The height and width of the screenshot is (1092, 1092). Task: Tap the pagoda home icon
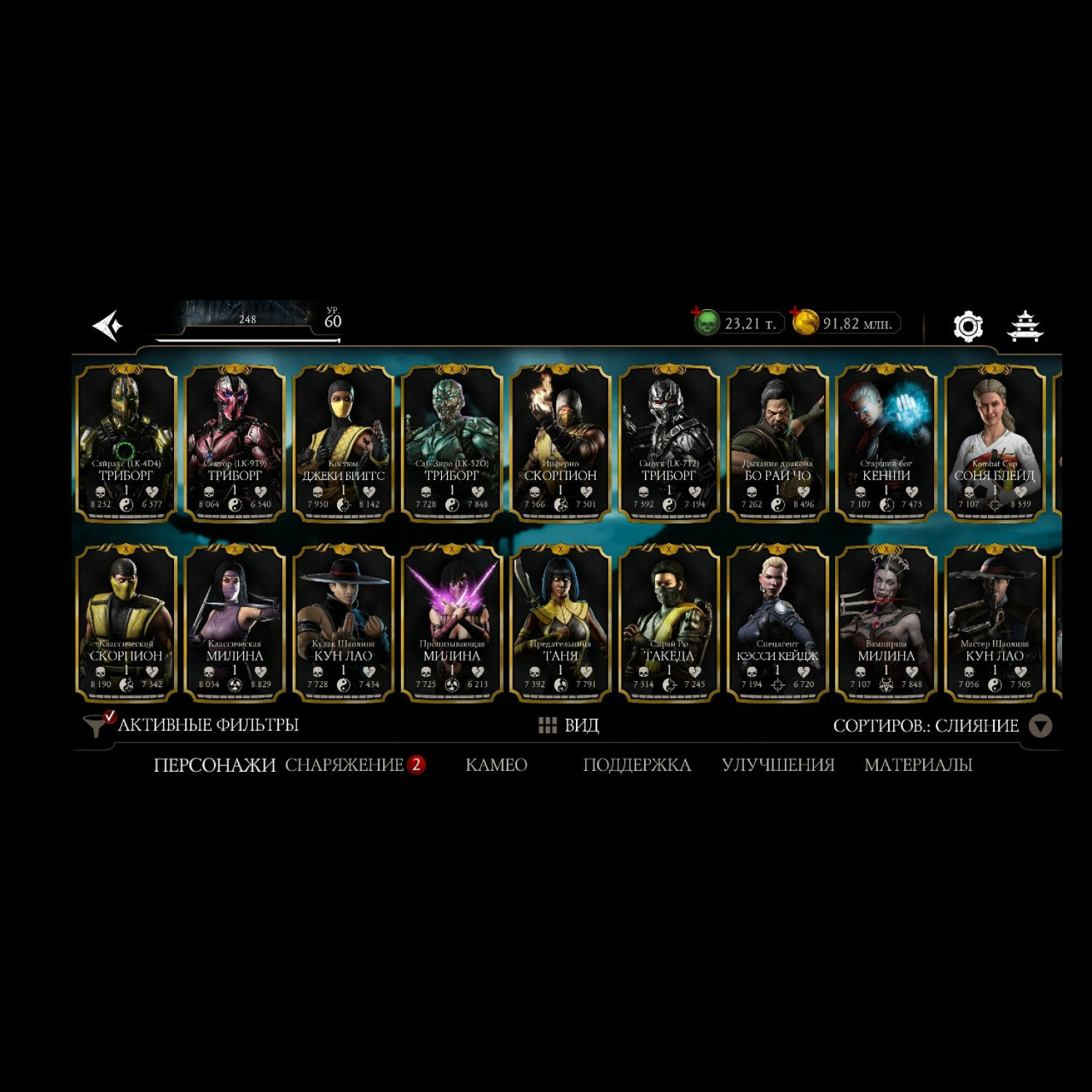click(x=1025, y=326)
